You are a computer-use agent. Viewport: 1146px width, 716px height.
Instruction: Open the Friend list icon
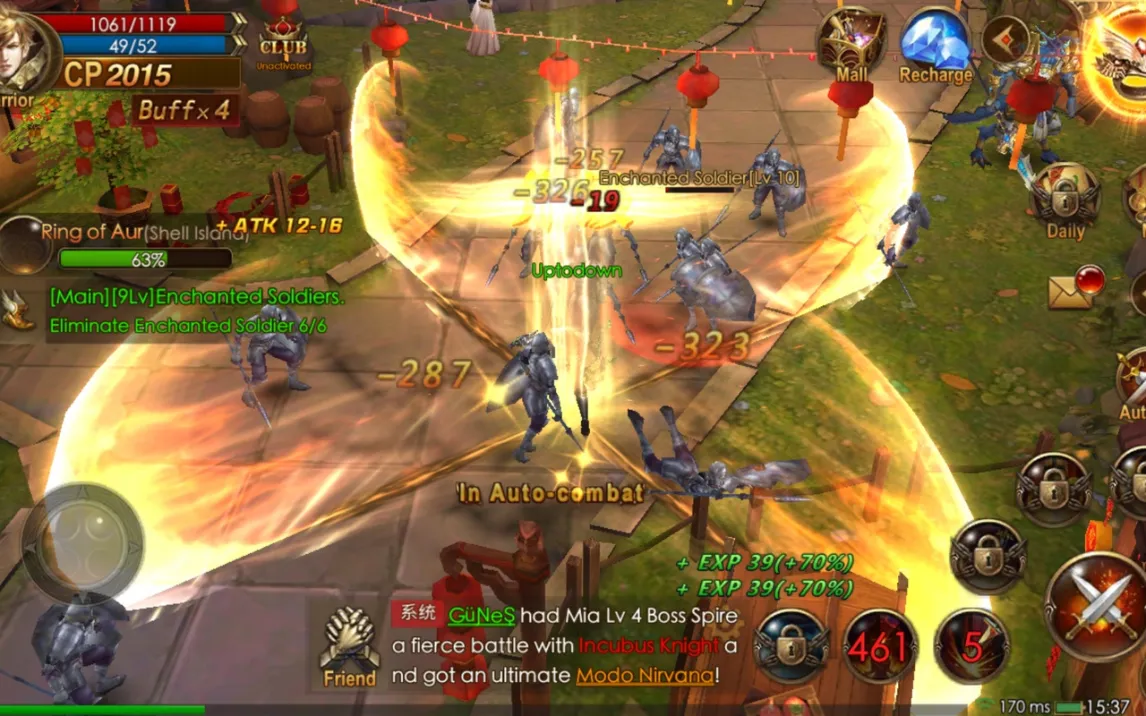click(349, 646)
